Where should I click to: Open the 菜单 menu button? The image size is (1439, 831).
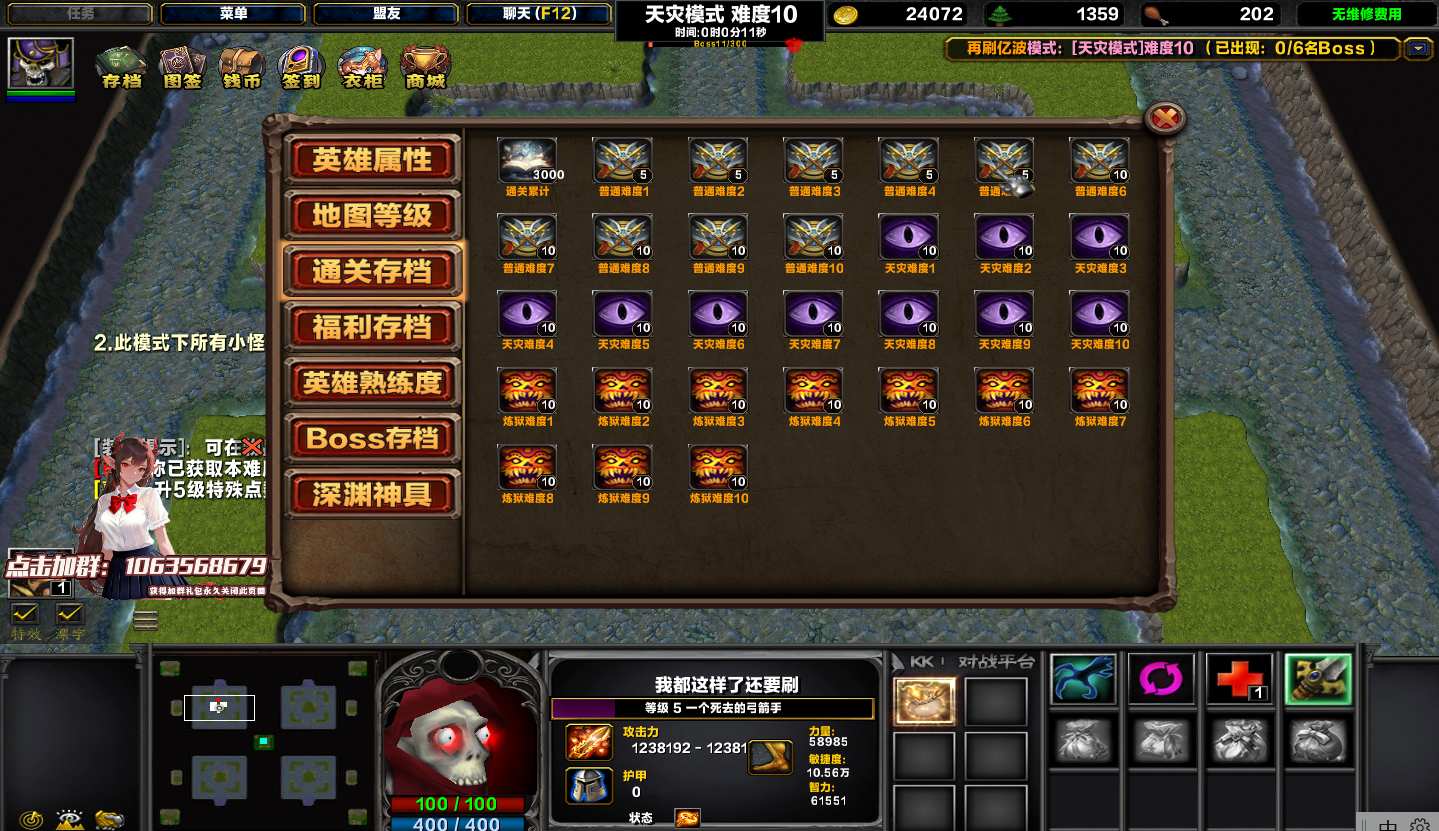pos(233,14)
